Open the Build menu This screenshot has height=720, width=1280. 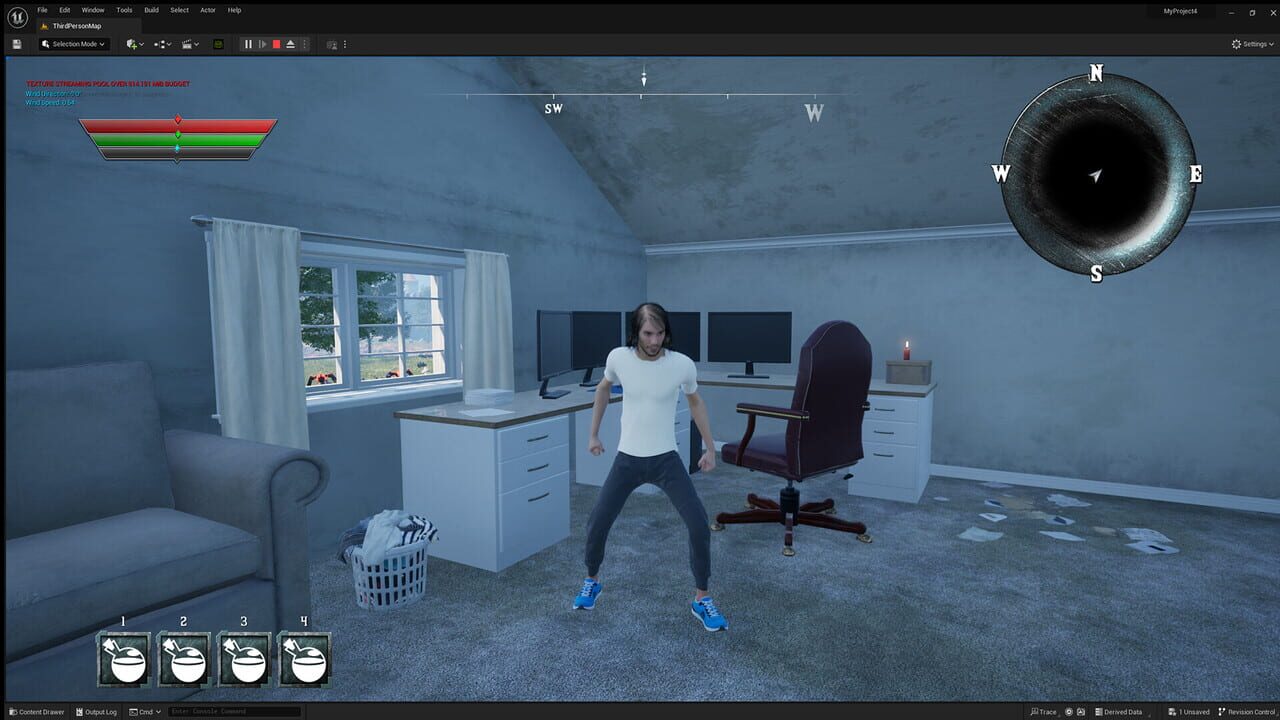[x=150, y=10]
